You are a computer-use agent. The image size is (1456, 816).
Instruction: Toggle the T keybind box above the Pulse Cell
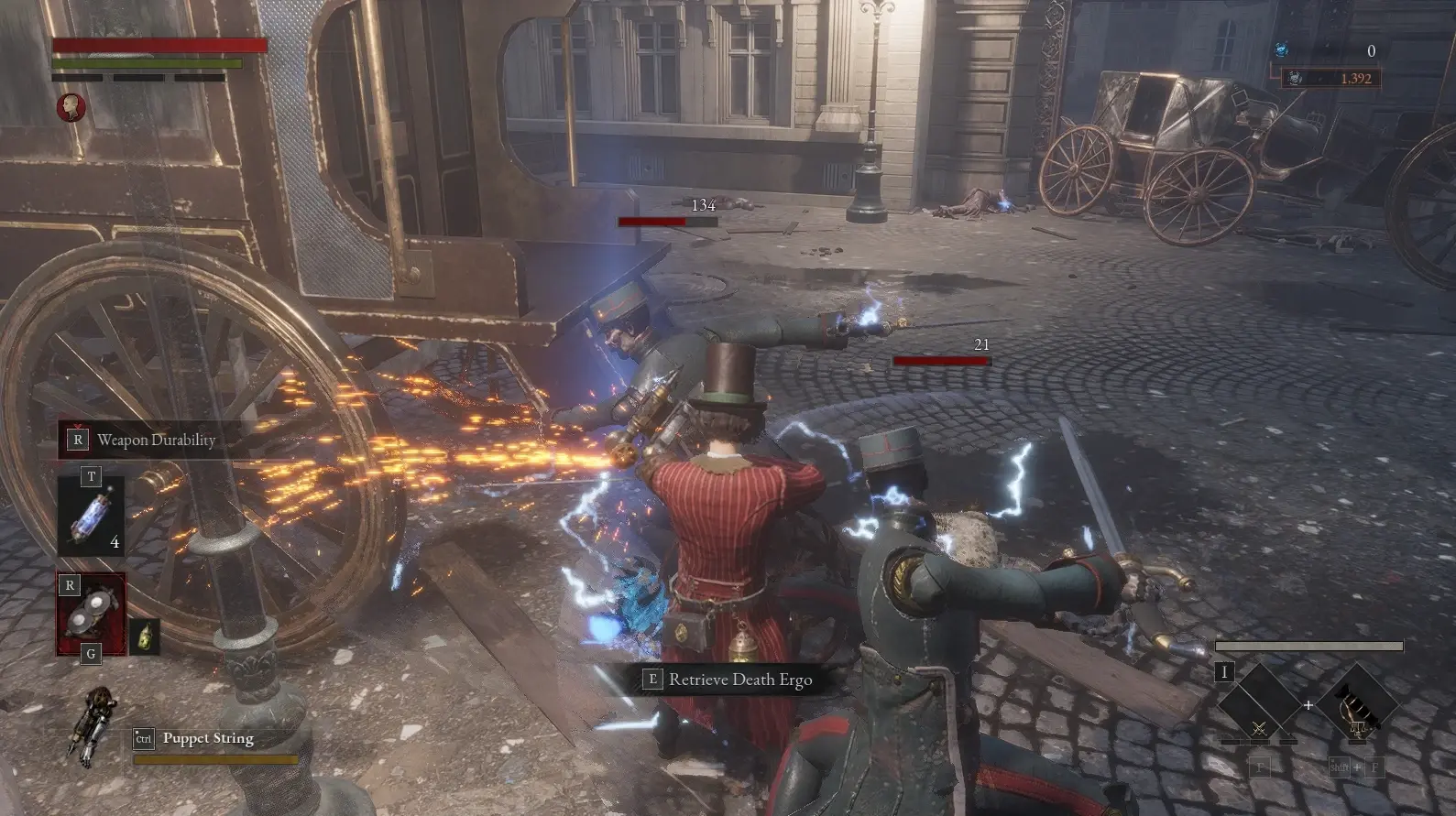point(90,477)
